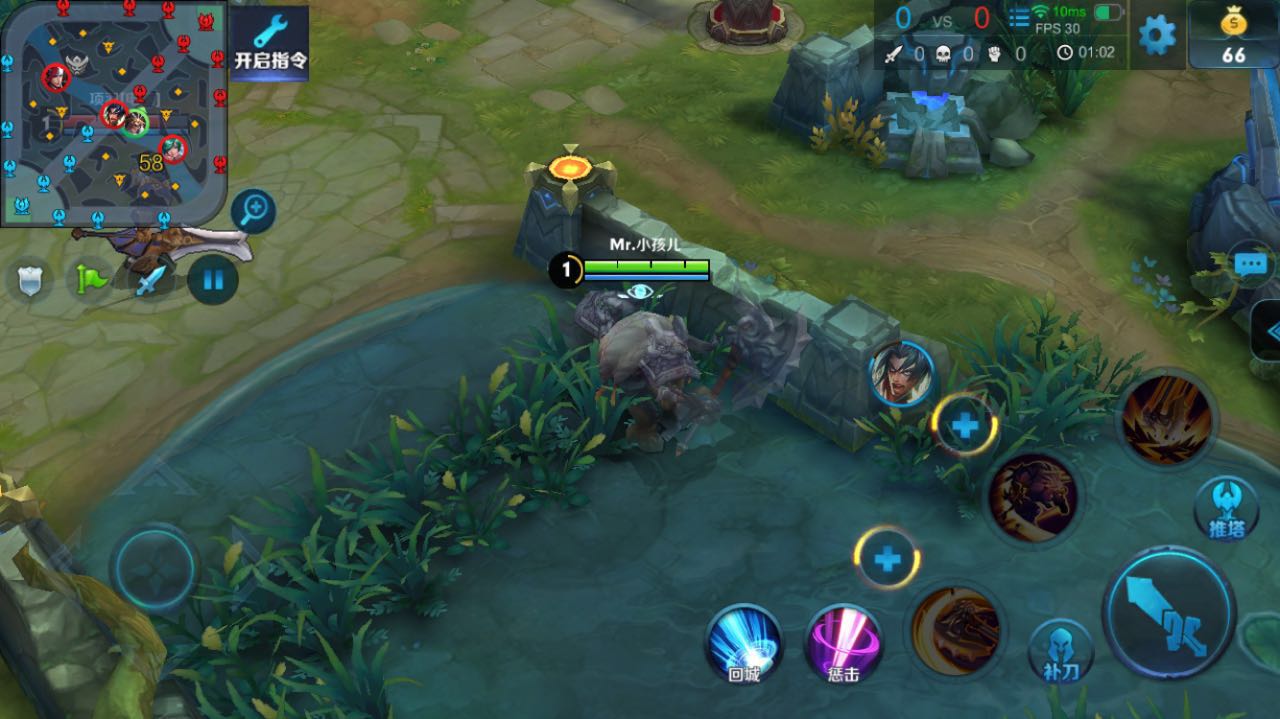This screenshot has height=719, width=1280.
Task: Show the scoreboard list icon
Action: [1019, 19]
